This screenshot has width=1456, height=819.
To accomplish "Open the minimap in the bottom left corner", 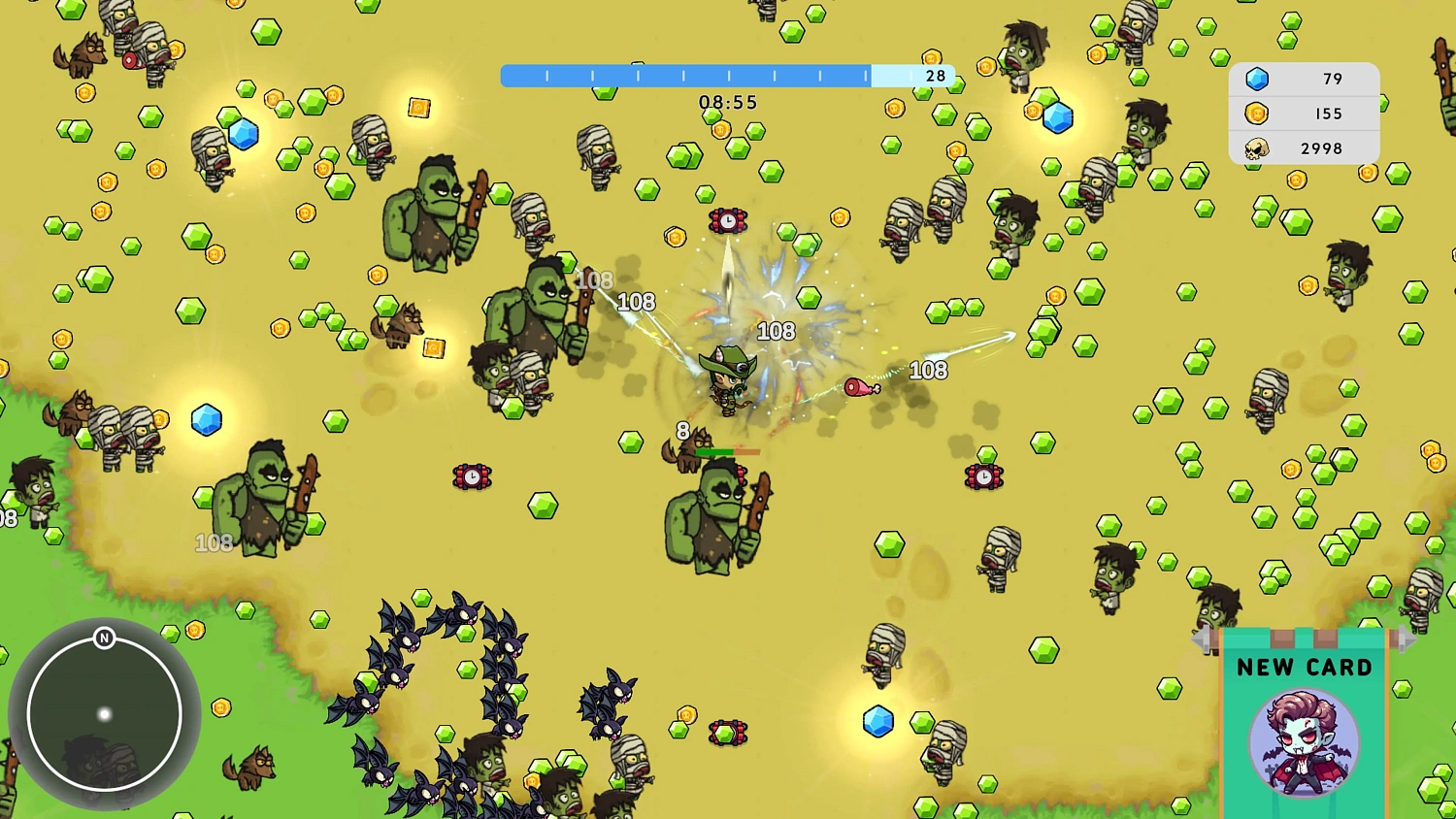I will [104, 715].
